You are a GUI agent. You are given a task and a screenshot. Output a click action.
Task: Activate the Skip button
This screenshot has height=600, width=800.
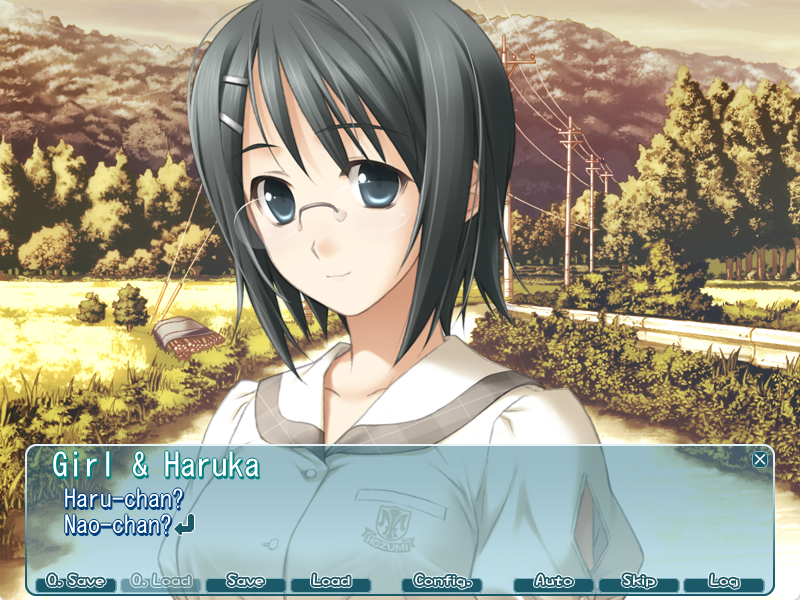click(639, 581)
